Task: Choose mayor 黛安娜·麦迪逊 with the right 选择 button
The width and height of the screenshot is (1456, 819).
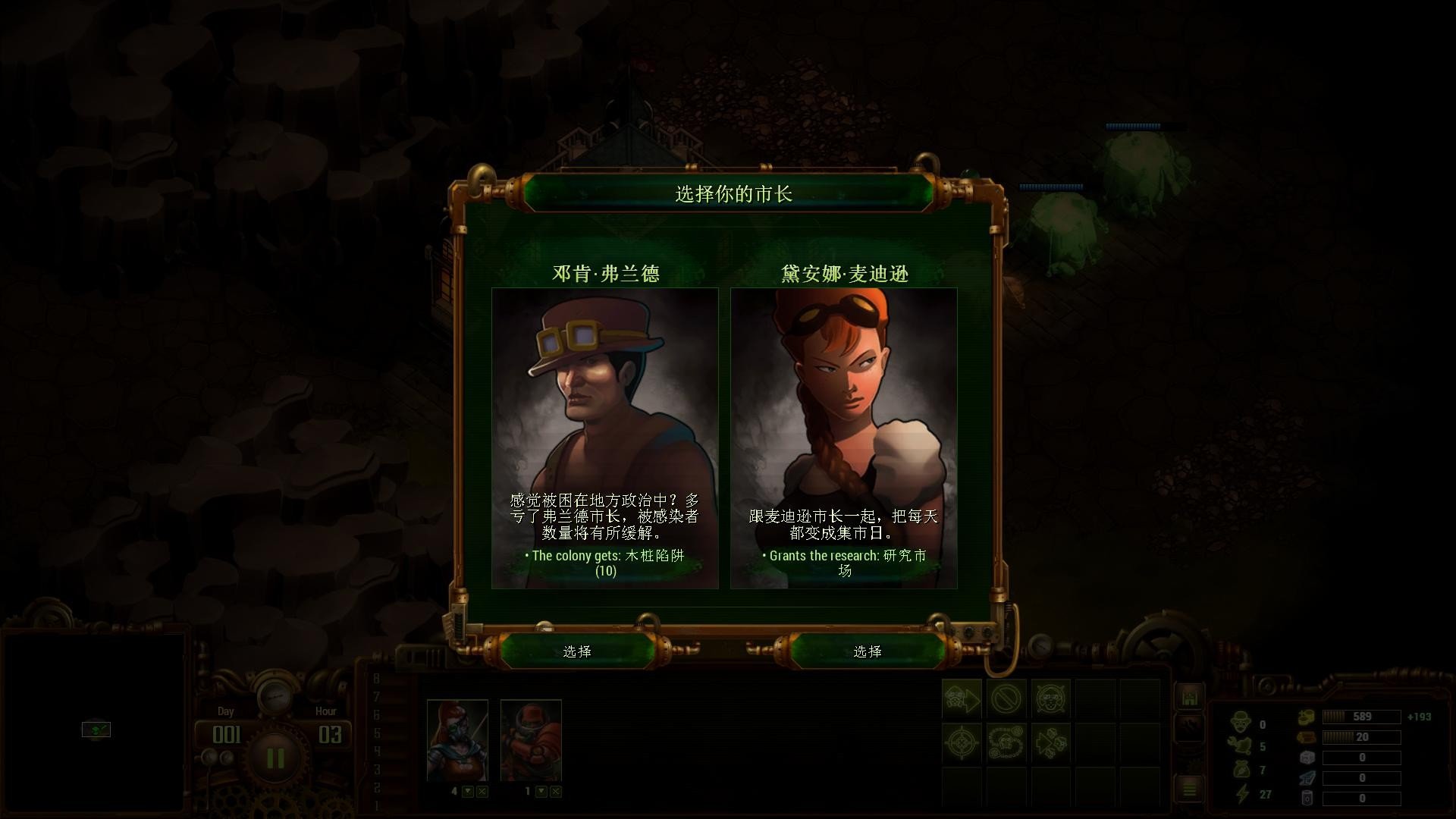Action: pyautogui.click(x=869, y=651)
